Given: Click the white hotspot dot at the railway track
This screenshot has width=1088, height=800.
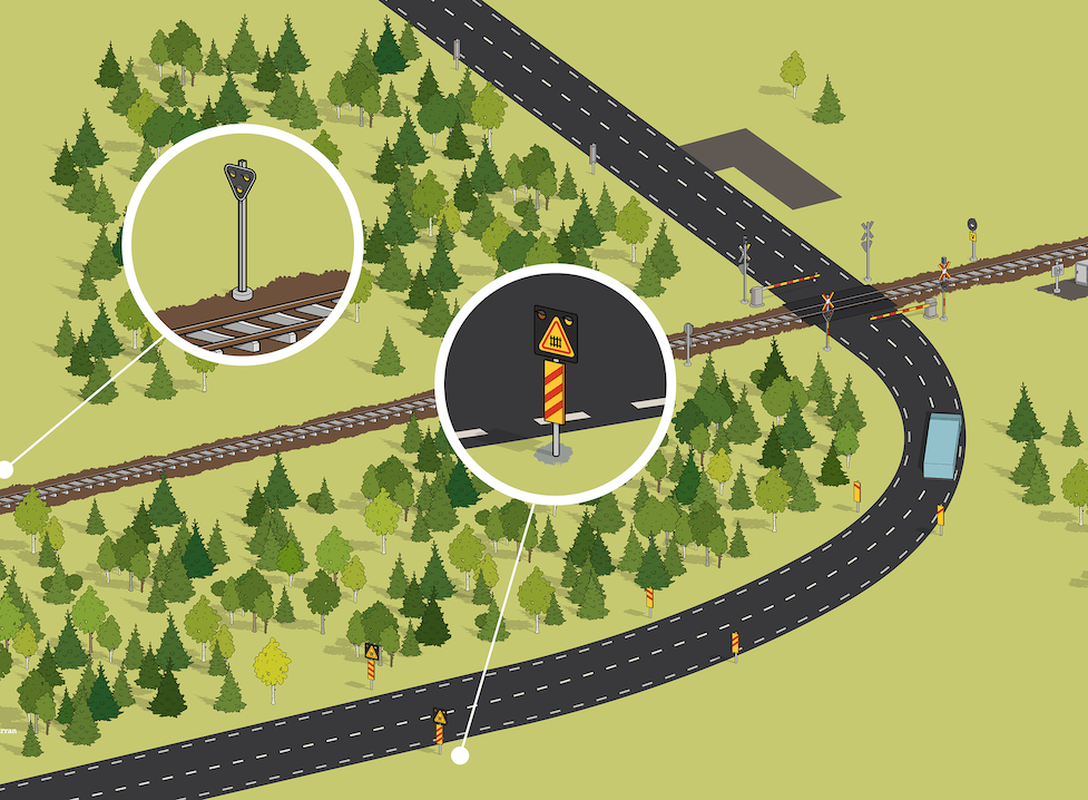Looking at the screenshot, I should coord(5,469).
